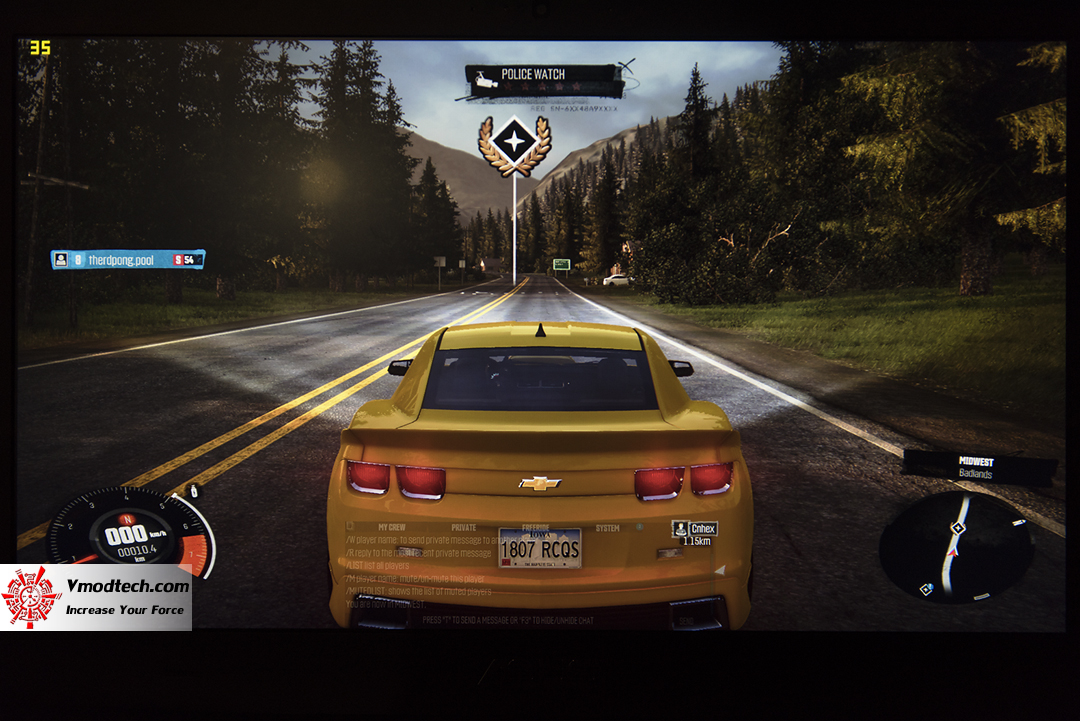
Task: Open the circular minimap
Action: 956,548
